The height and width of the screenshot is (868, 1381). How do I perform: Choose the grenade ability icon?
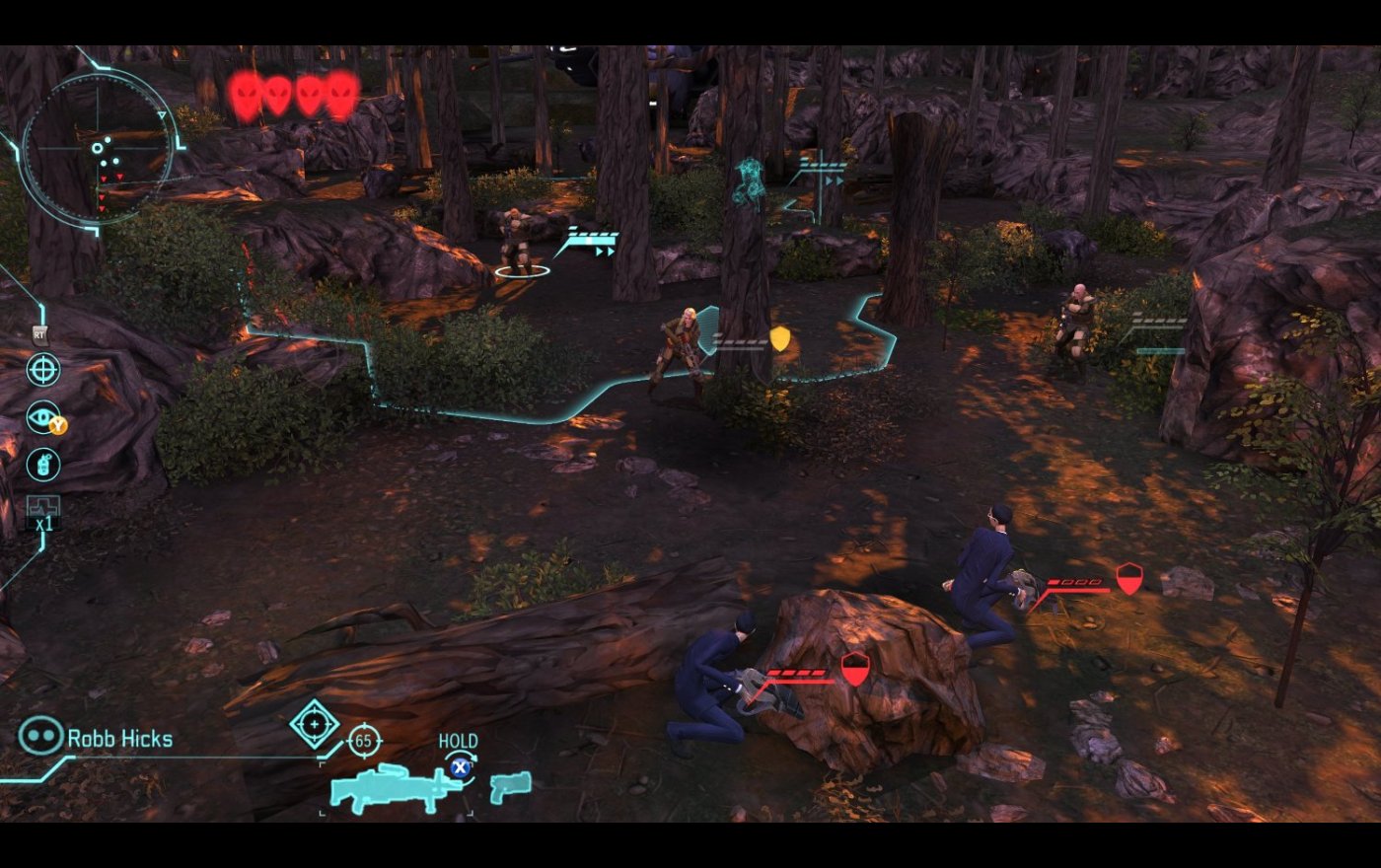click(x=43, y=464)
